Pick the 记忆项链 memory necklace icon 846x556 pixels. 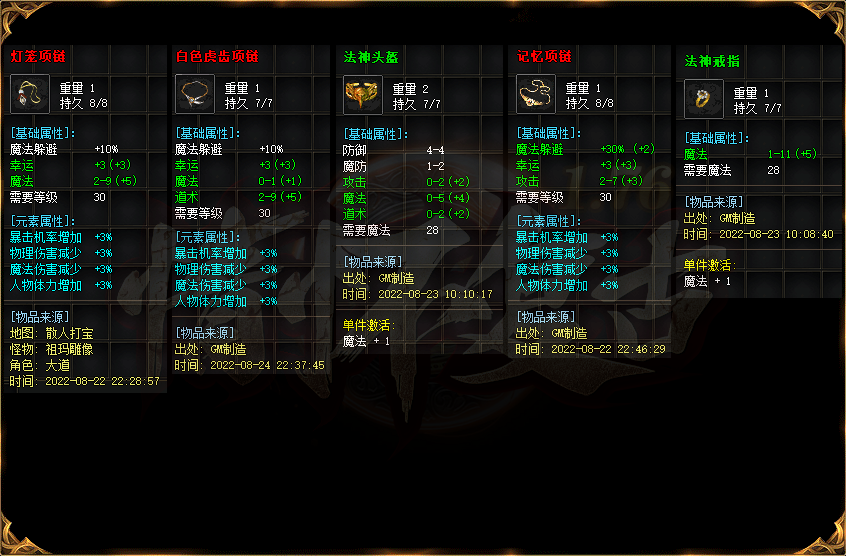tap(536, 95)
